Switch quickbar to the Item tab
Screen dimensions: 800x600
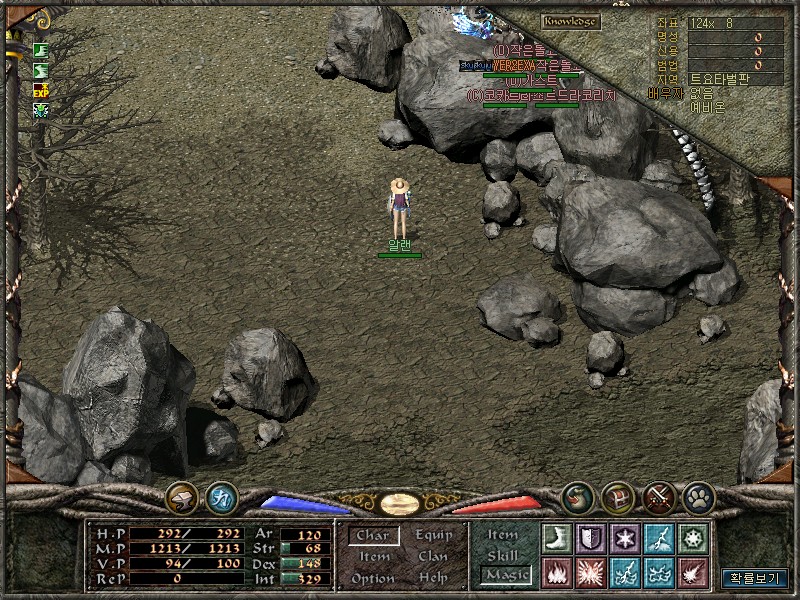[x=503, y=536]
